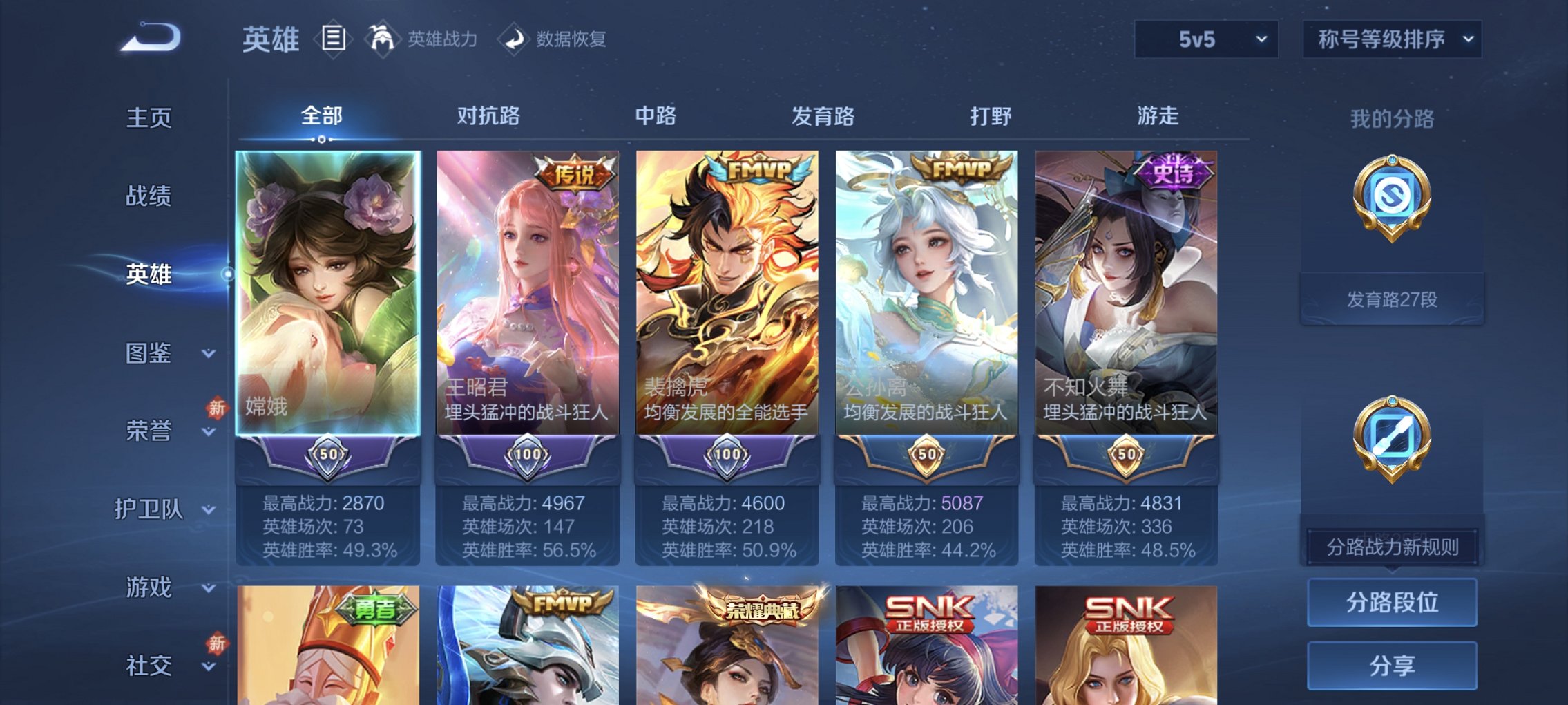
Task: Open the 英雄战力 claw icon
Action: click(x=384, y=39)
